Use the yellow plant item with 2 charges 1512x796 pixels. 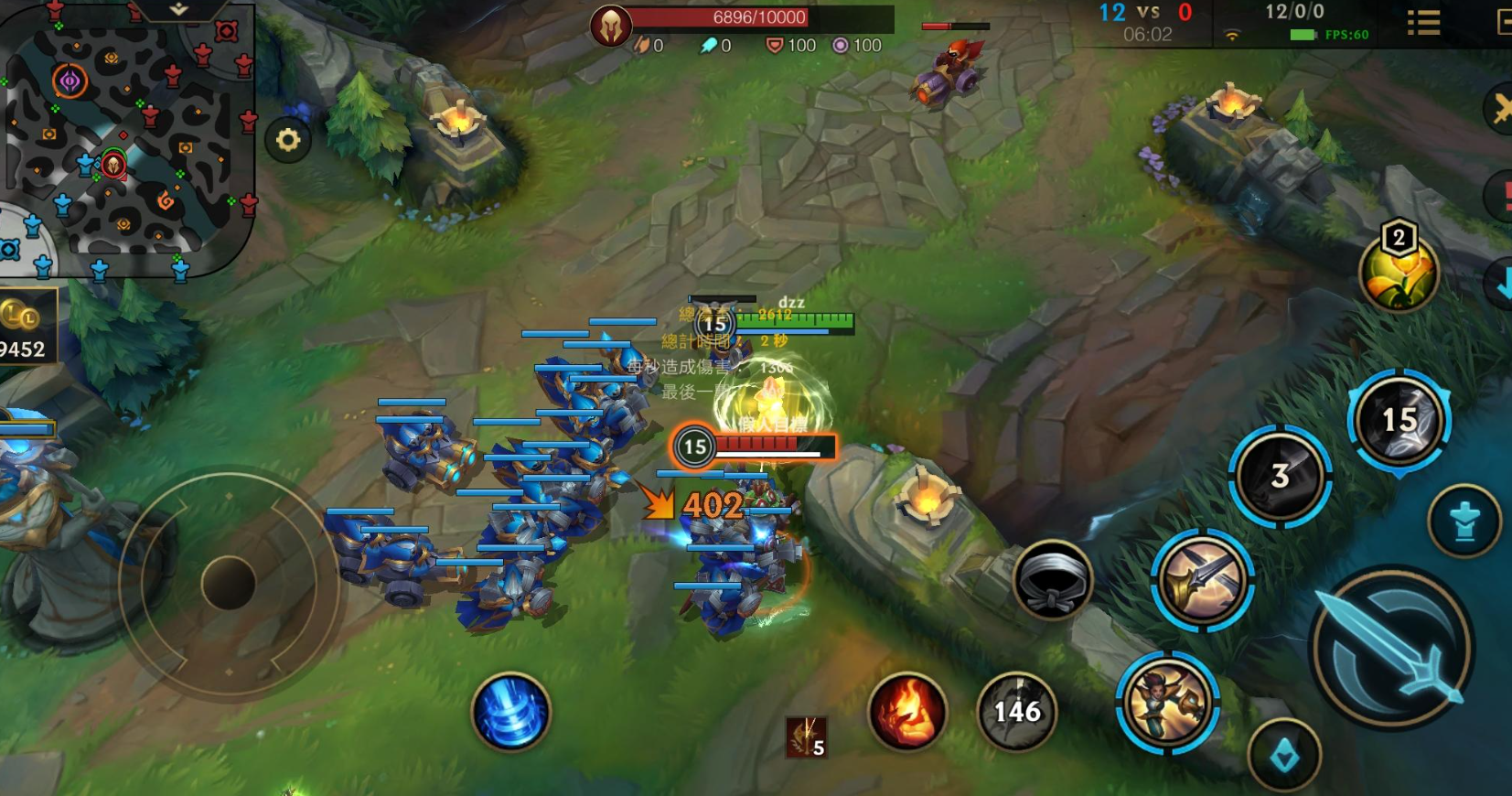tap(1399, 274)
